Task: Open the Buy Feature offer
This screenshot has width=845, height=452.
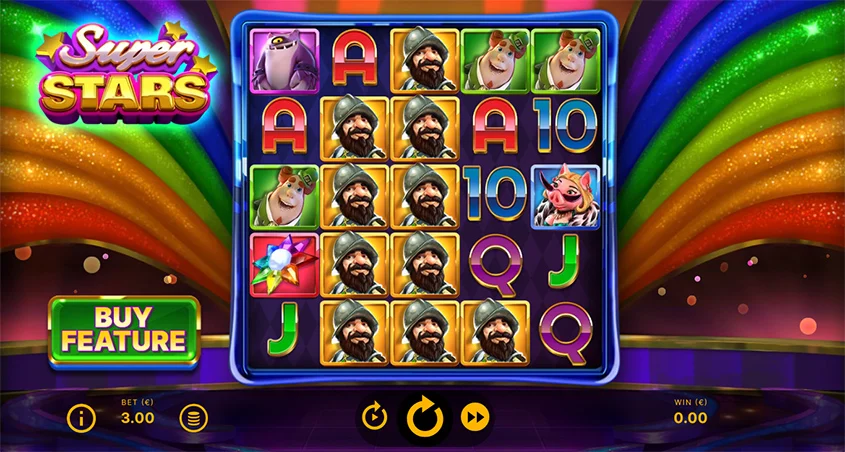Action: pos(125,331)
